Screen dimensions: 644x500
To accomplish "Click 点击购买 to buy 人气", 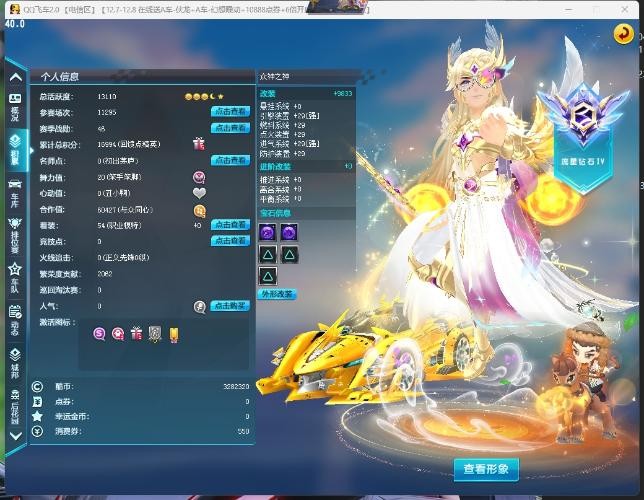I will 230,306.
